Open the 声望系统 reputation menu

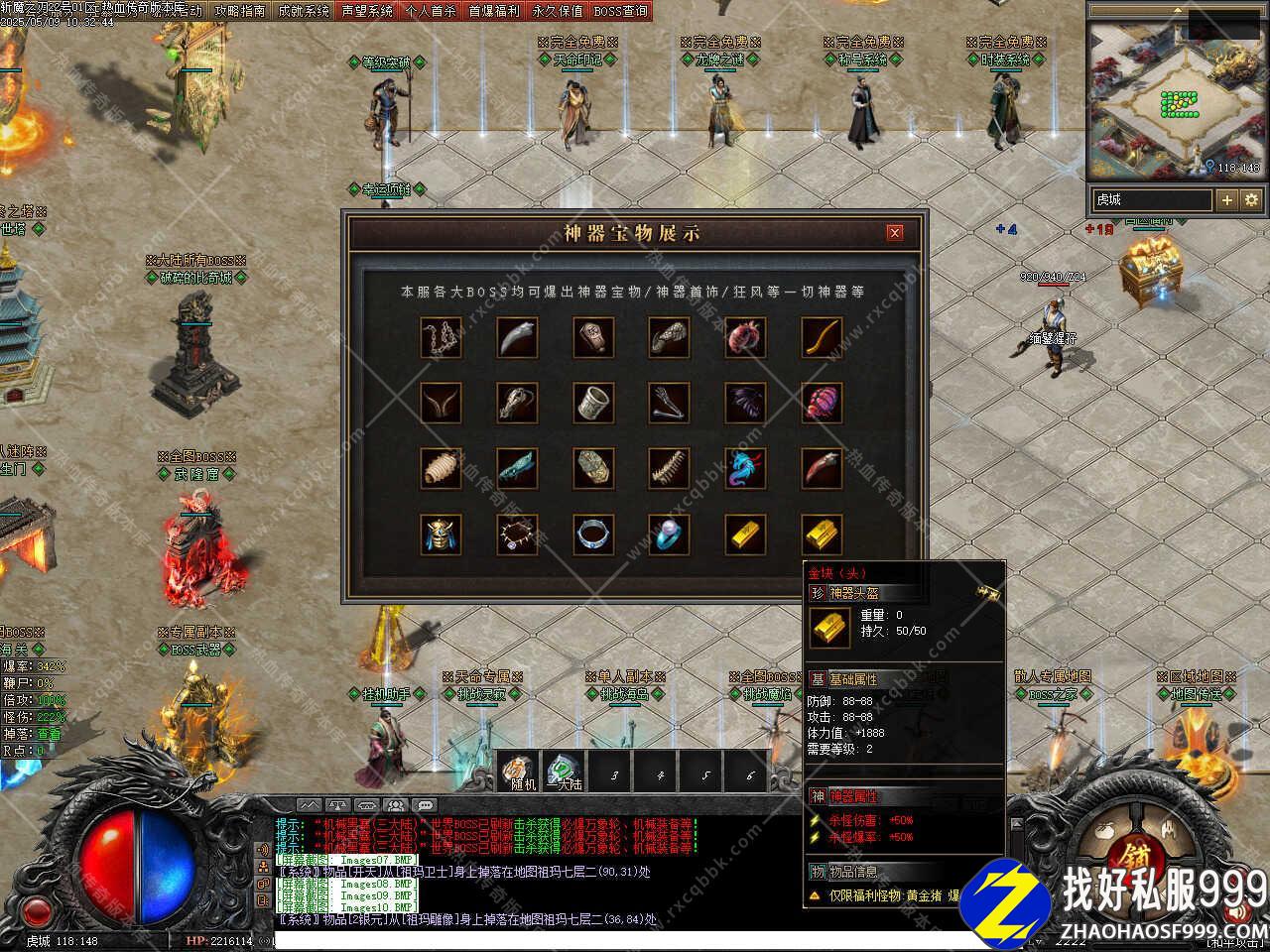[x=366, y=11]
